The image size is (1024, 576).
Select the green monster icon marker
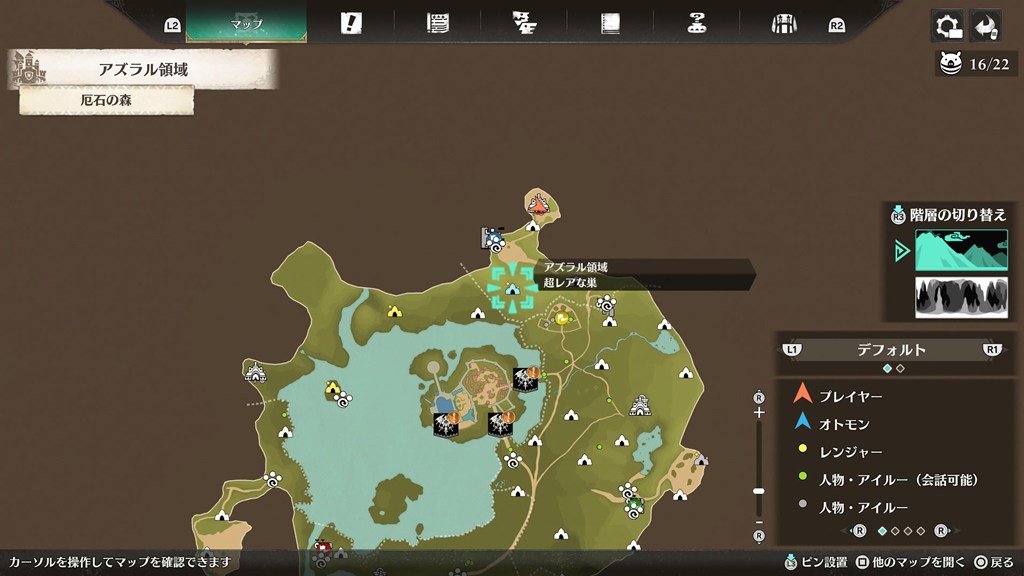coord(636,504)
